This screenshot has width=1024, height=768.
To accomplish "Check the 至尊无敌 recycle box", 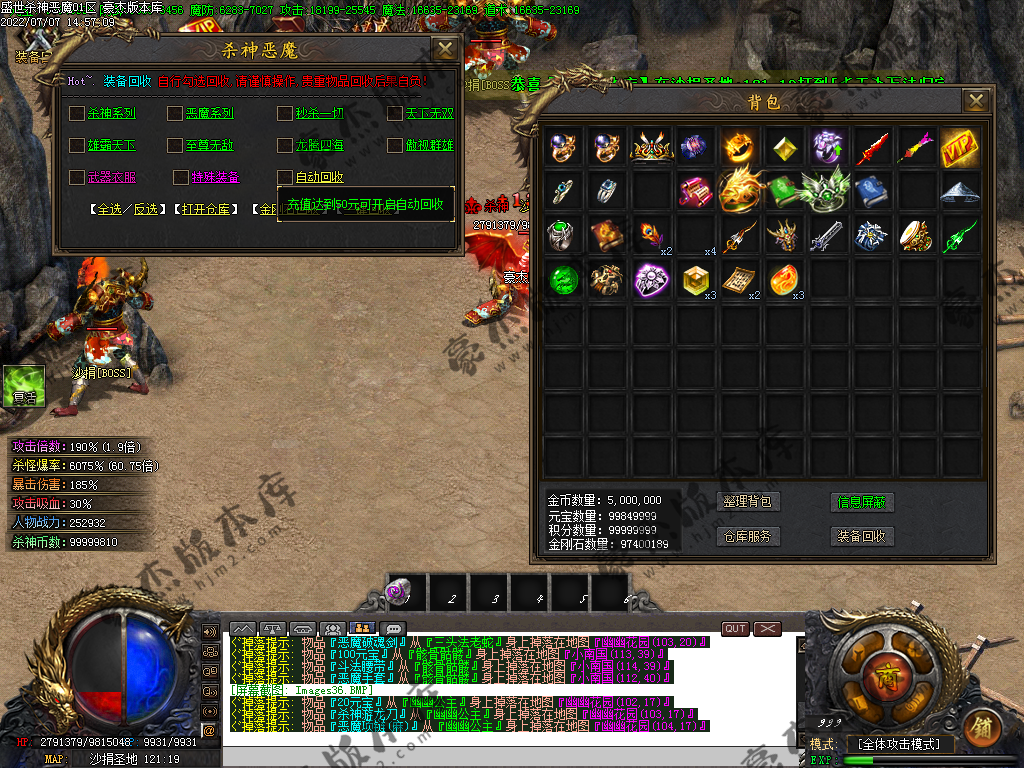I will [175, 146].
